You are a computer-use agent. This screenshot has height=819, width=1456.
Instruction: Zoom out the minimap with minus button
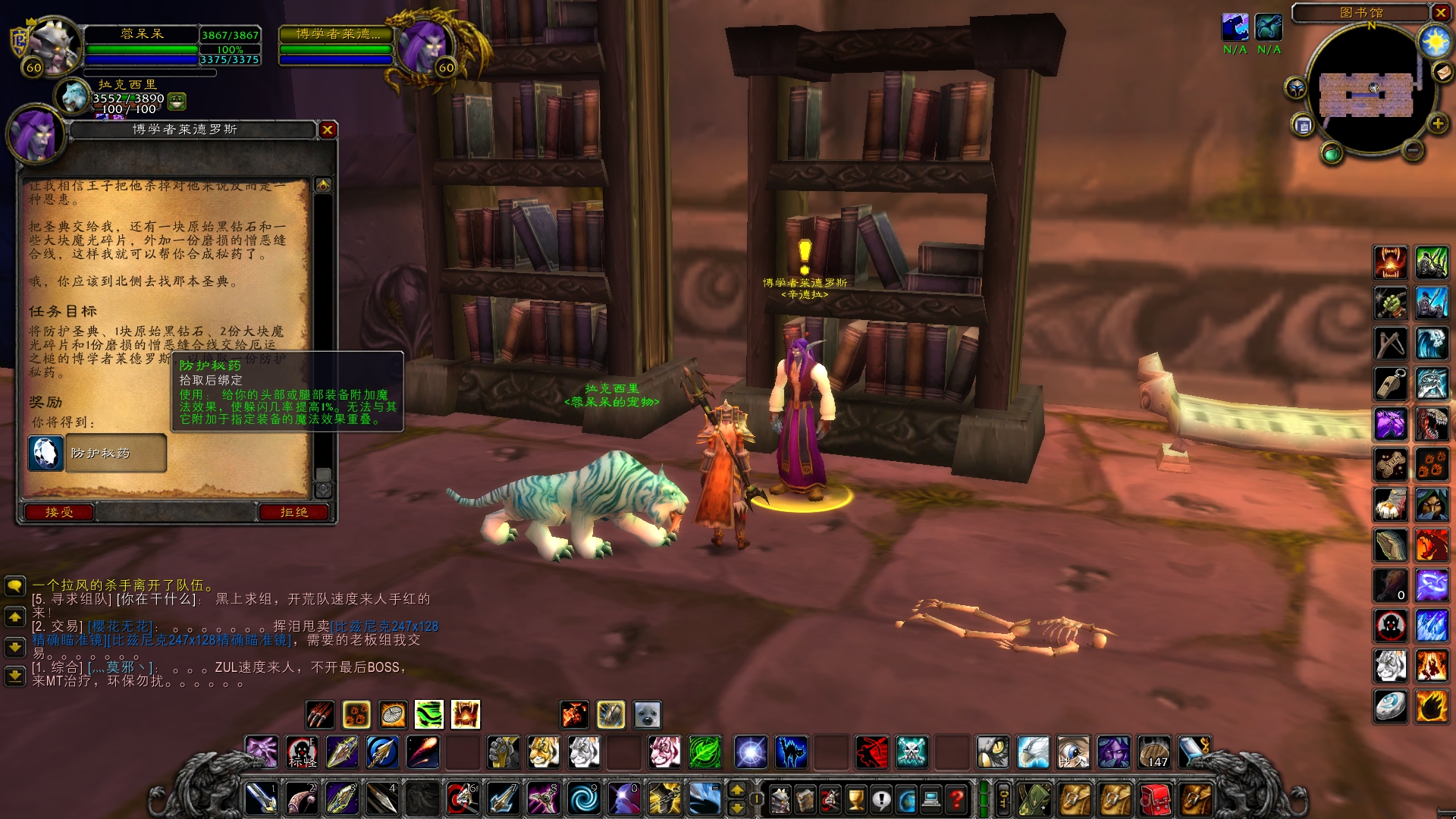click(1412, 150)
